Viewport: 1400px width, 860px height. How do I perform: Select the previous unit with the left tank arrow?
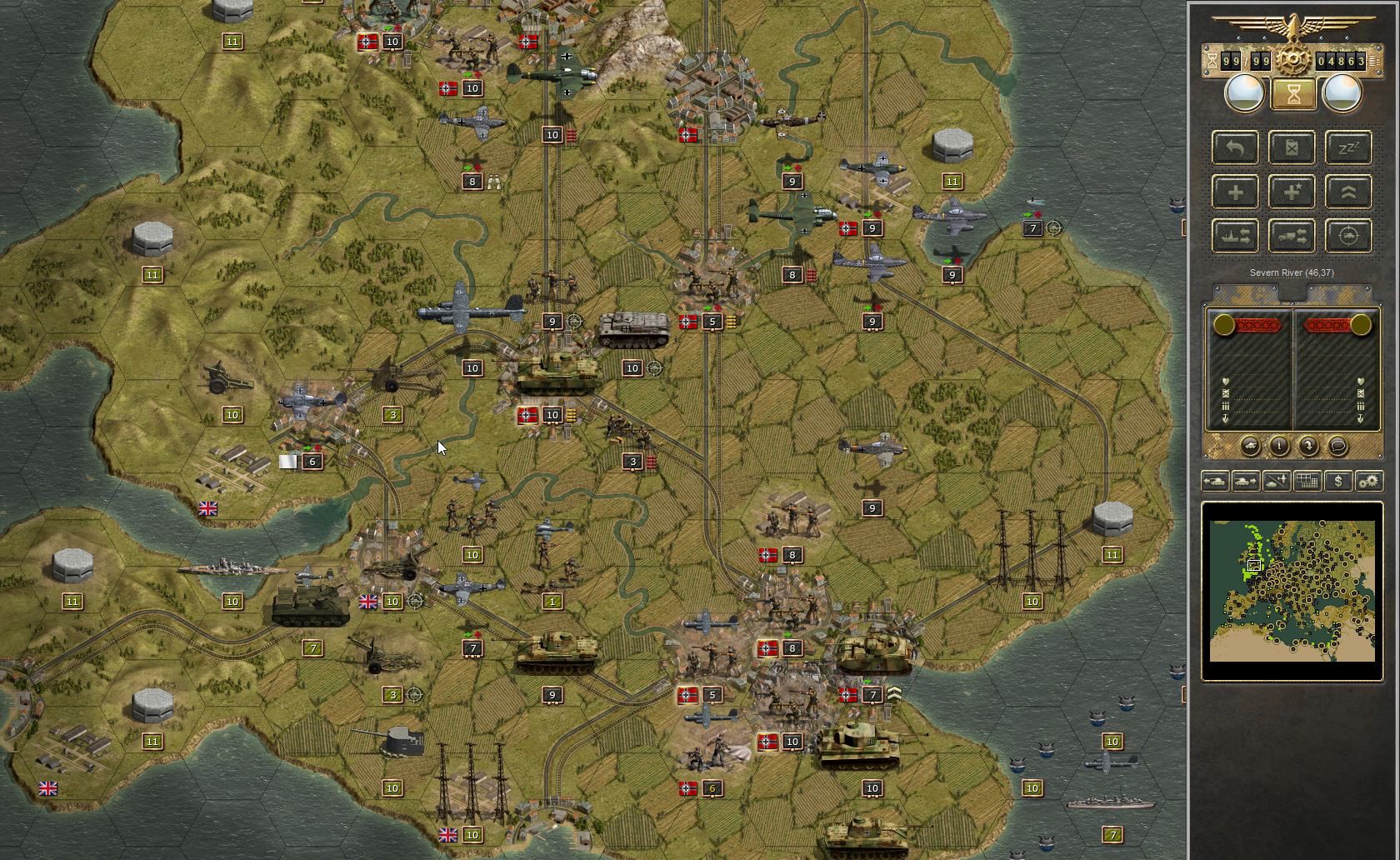coord(1215,480)
